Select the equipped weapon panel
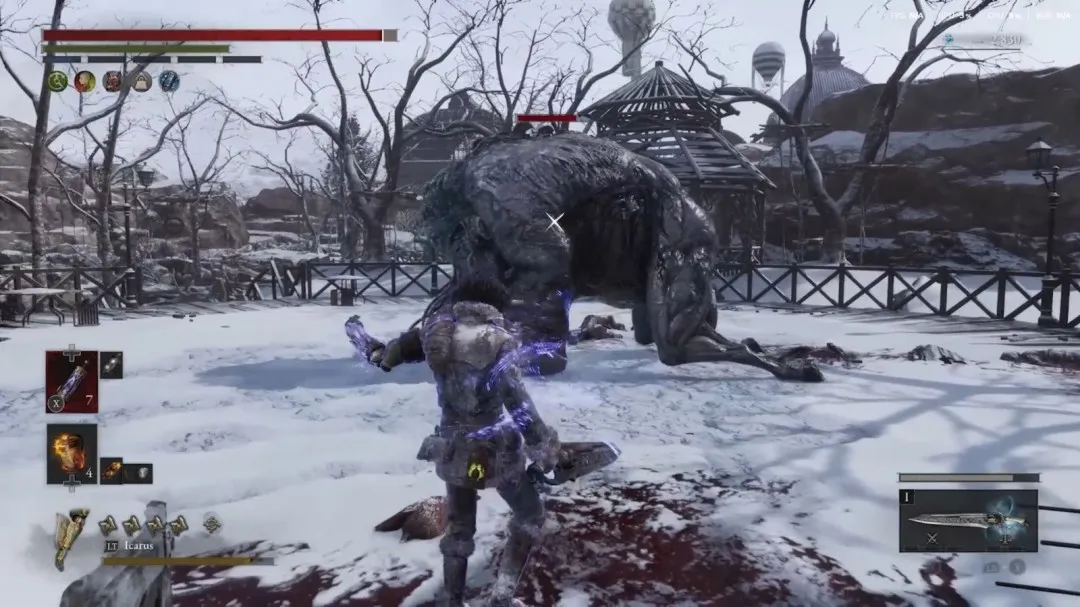Image resolution: width=1080 pixels, height=607 pixels. click(967, 521)
